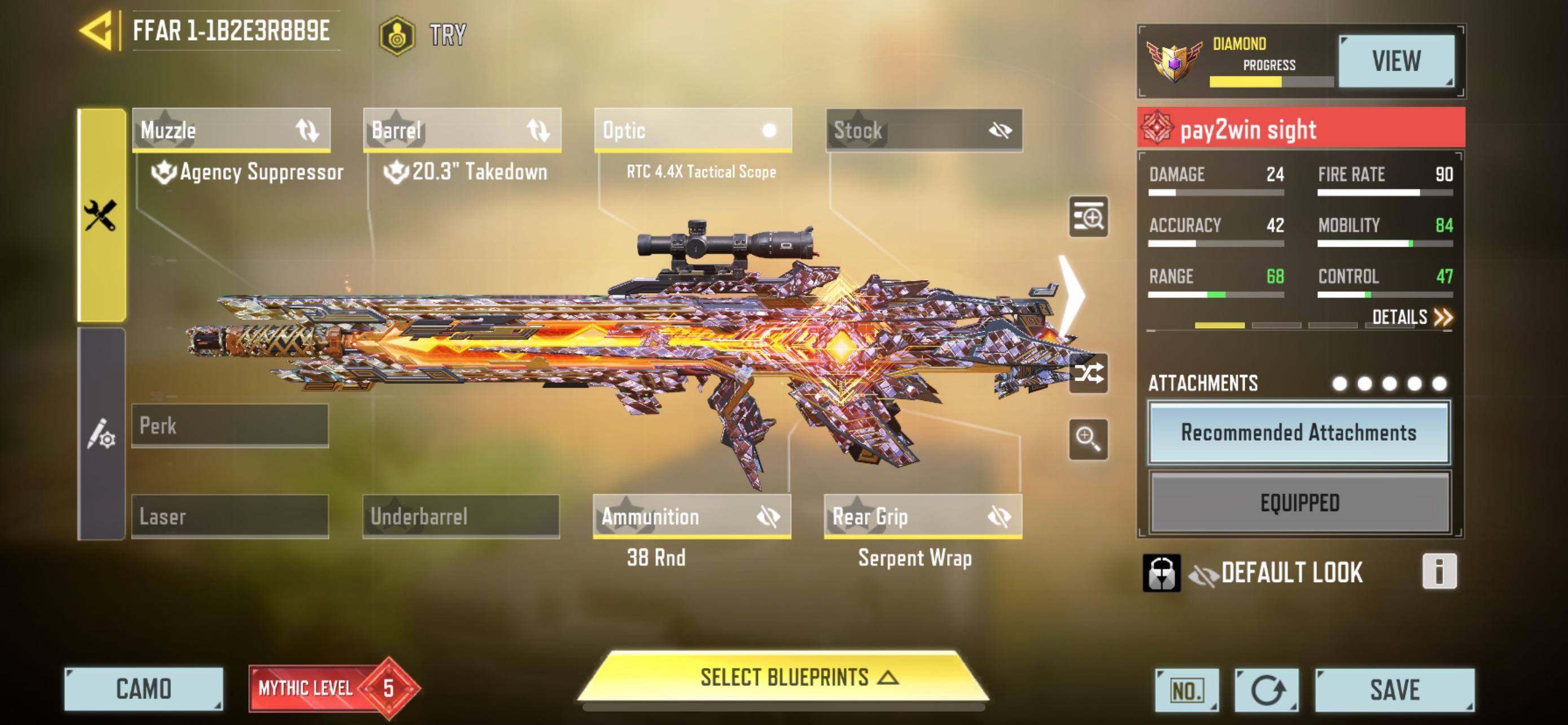Viewport: 1568px width, 725px height.
Task: Open the Rear Grip attachment slot
Action: pos(923,516)
